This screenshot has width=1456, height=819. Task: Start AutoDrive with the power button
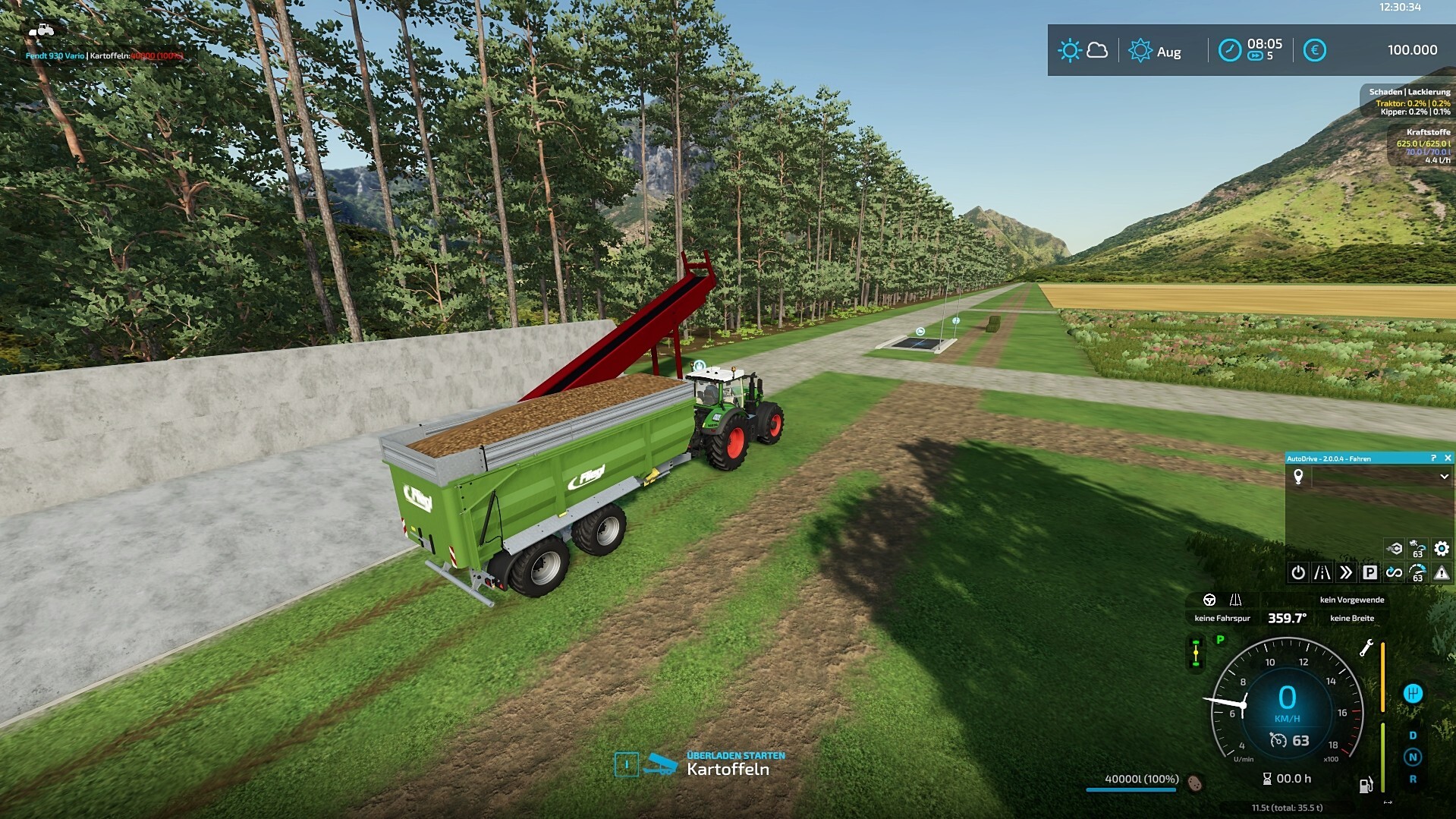(1298, 572)
